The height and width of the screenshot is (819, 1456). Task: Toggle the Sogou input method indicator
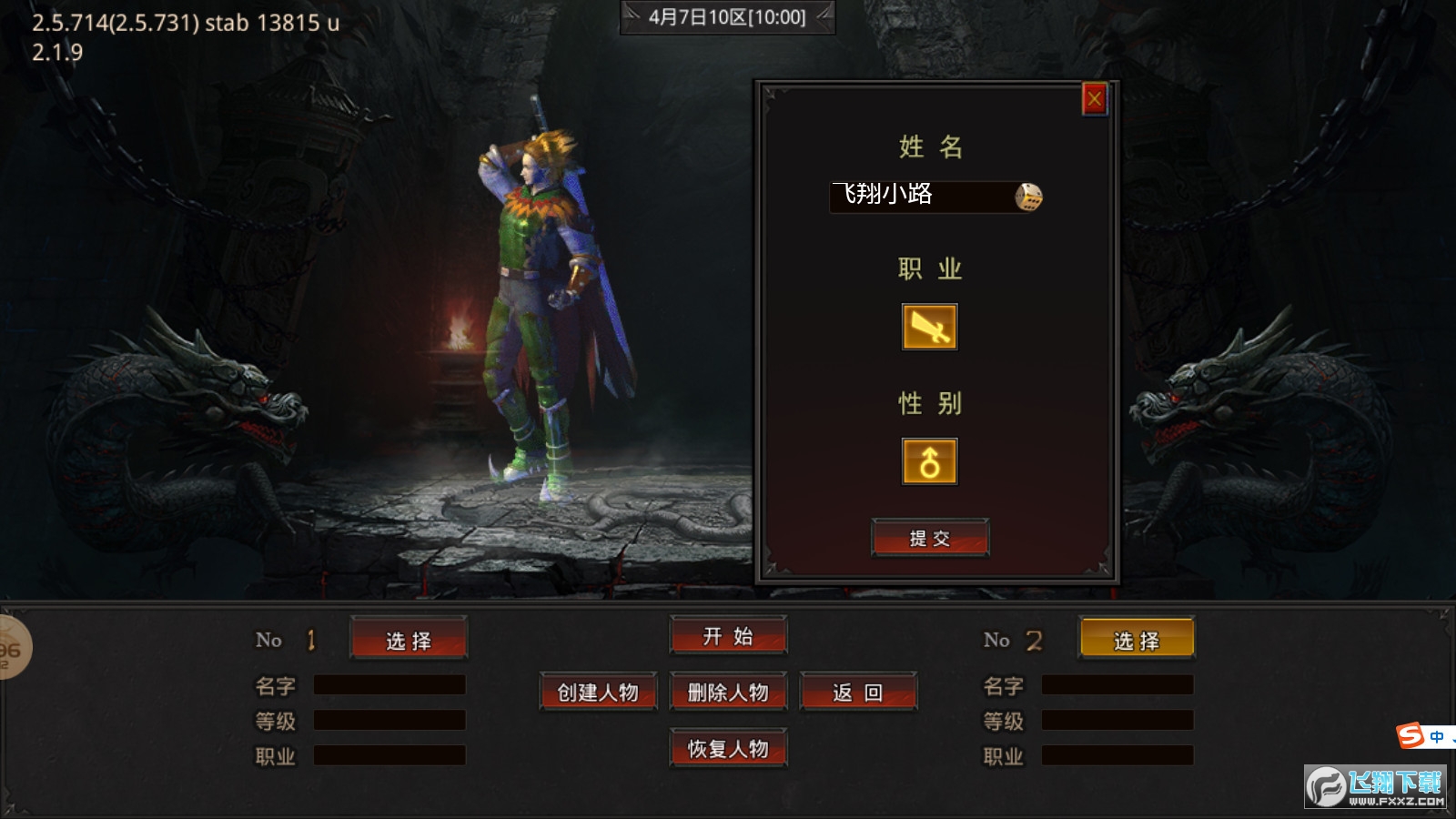(x=1410, y=734)
